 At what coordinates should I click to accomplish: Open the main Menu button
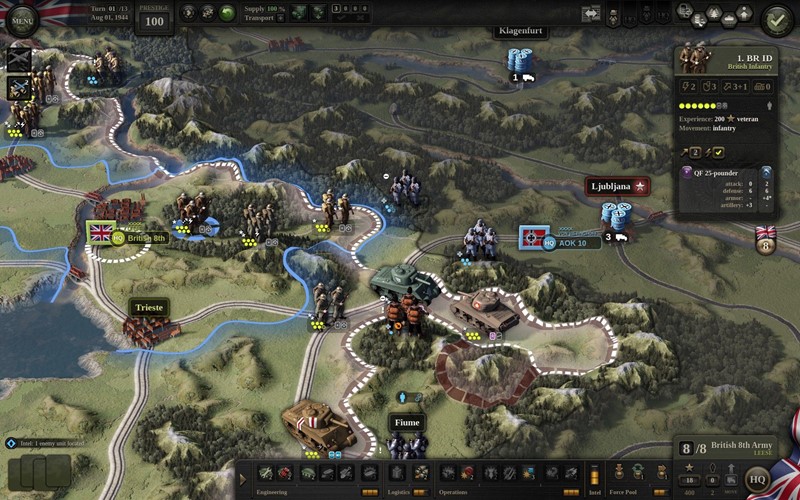(21, 17)
